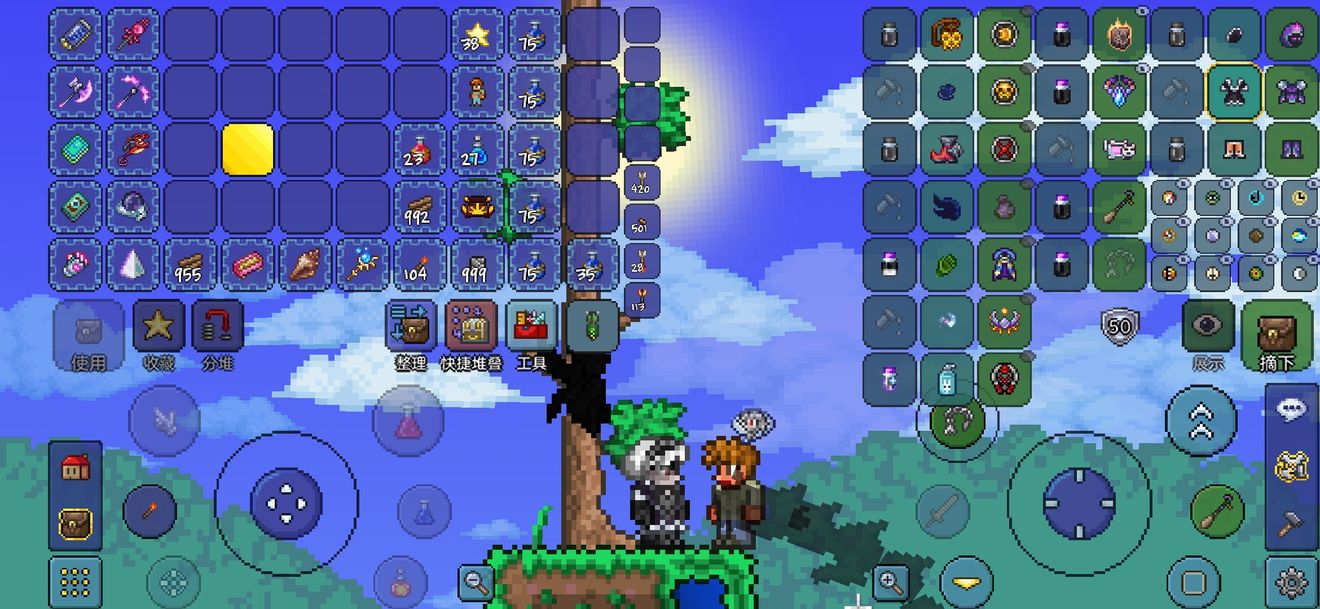Tap the 整理 sort inventory button

[x=411, y=328]
